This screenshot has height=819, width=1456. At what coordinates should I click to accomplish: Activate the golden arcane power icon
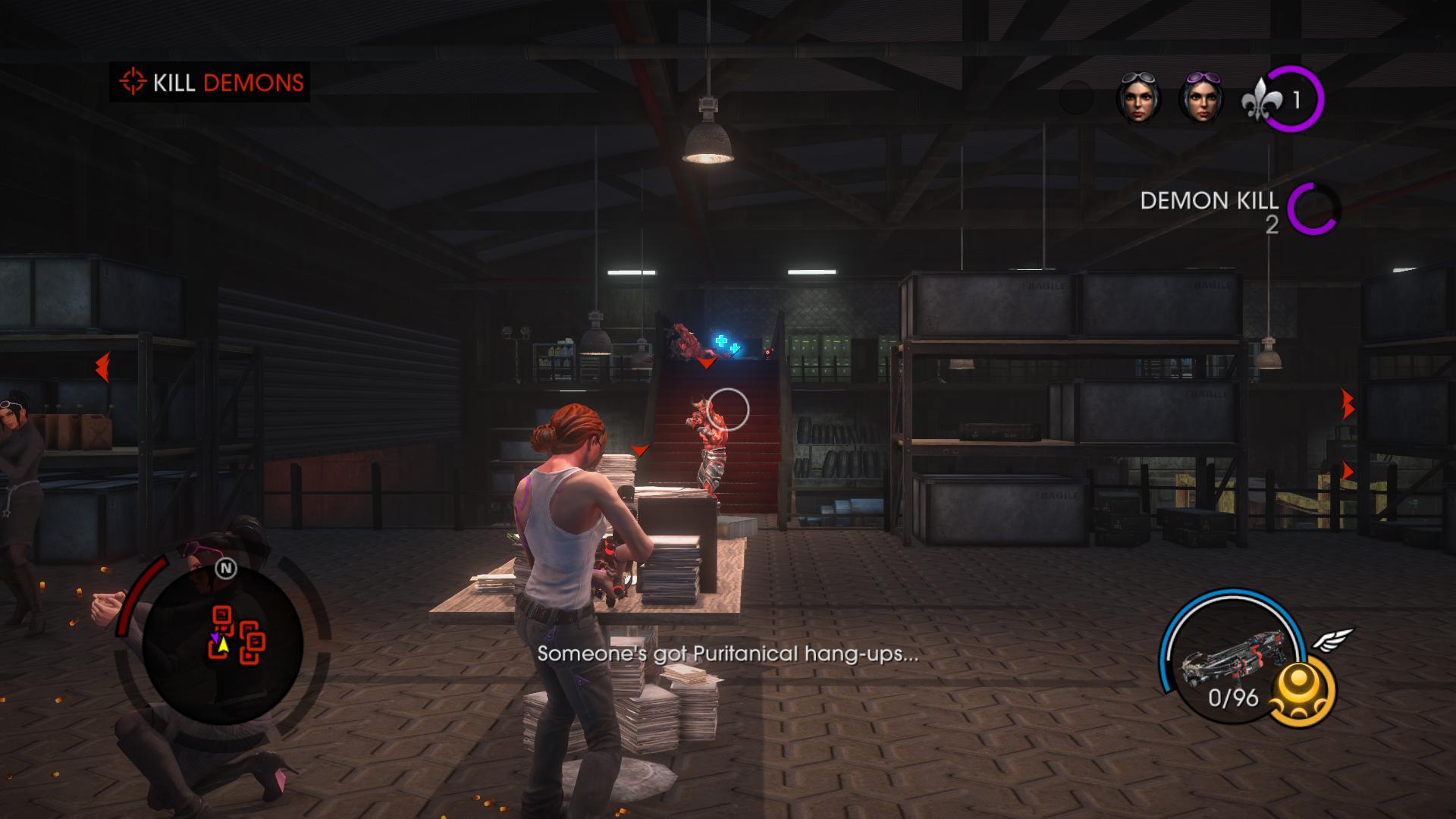click(x=1302, y=692)
